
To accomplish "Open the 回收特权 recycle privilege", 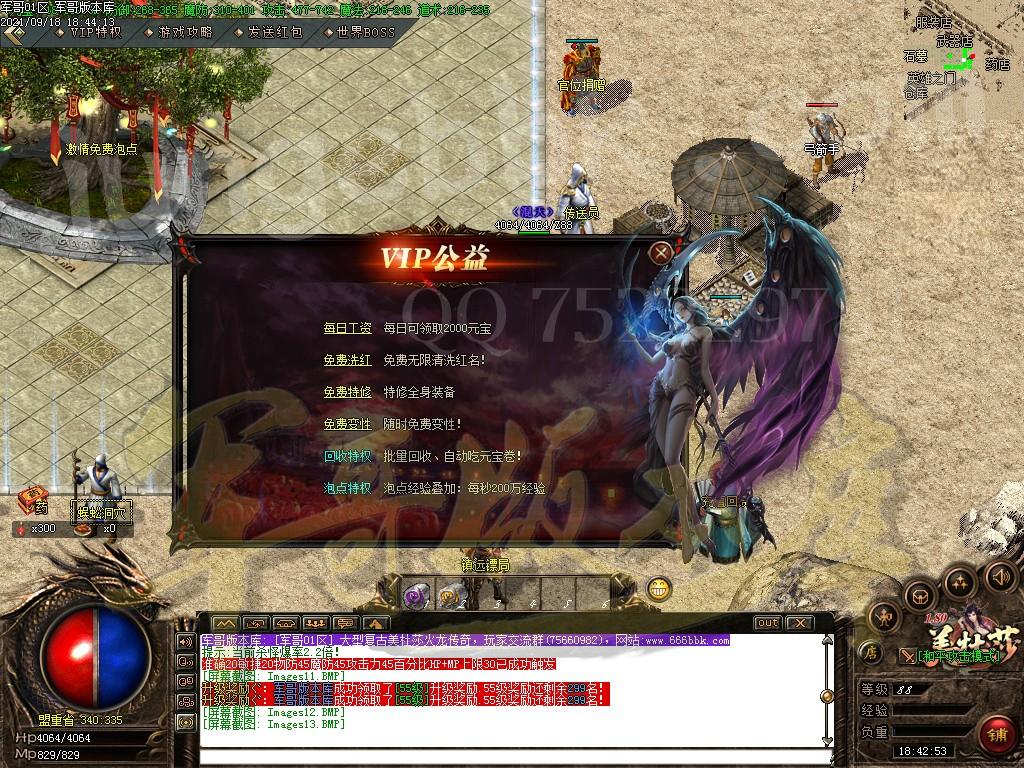I will click(347, 456).
